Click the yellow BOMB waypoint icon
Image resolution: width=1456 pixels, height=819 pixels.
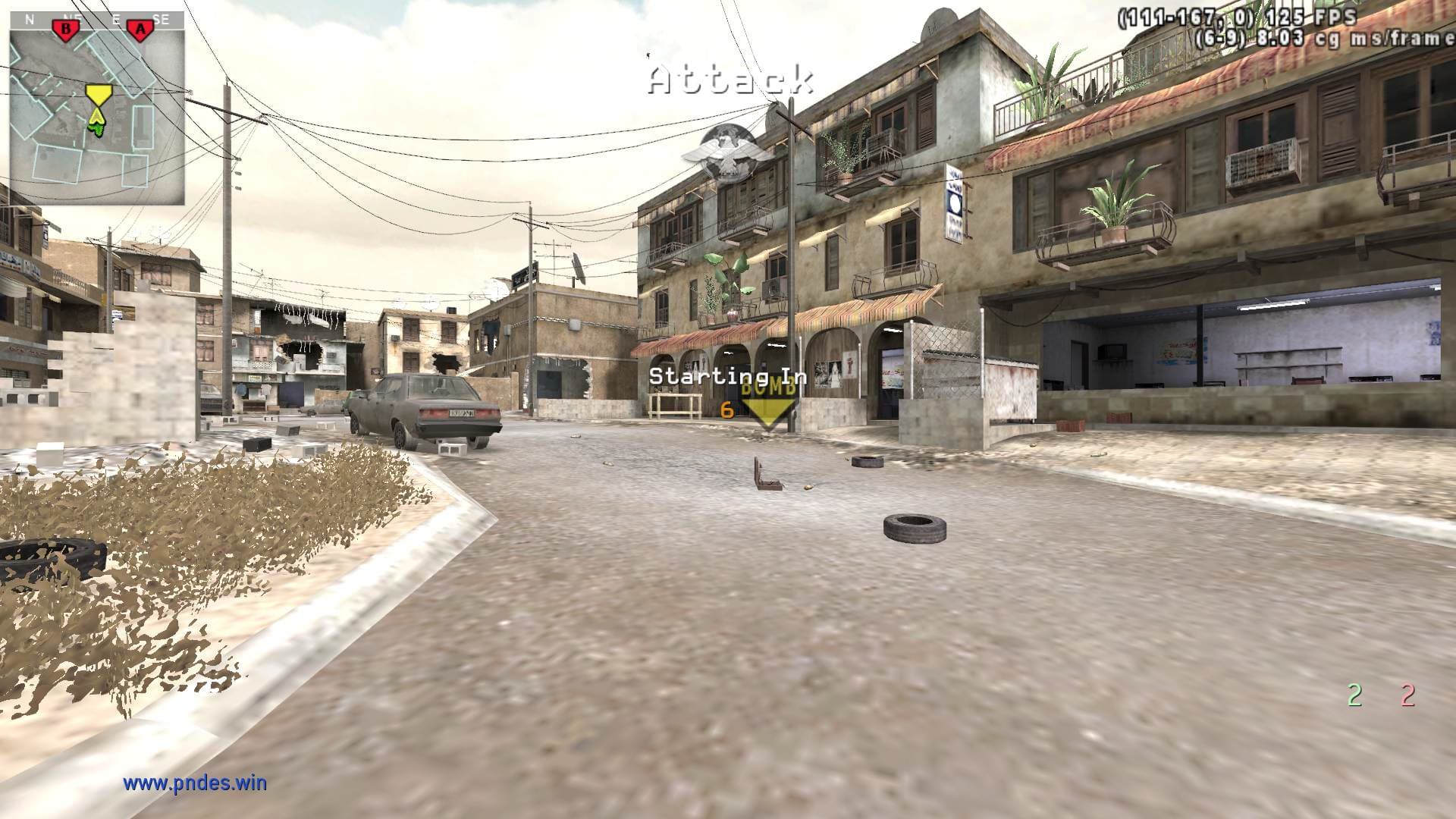[769, 403]
